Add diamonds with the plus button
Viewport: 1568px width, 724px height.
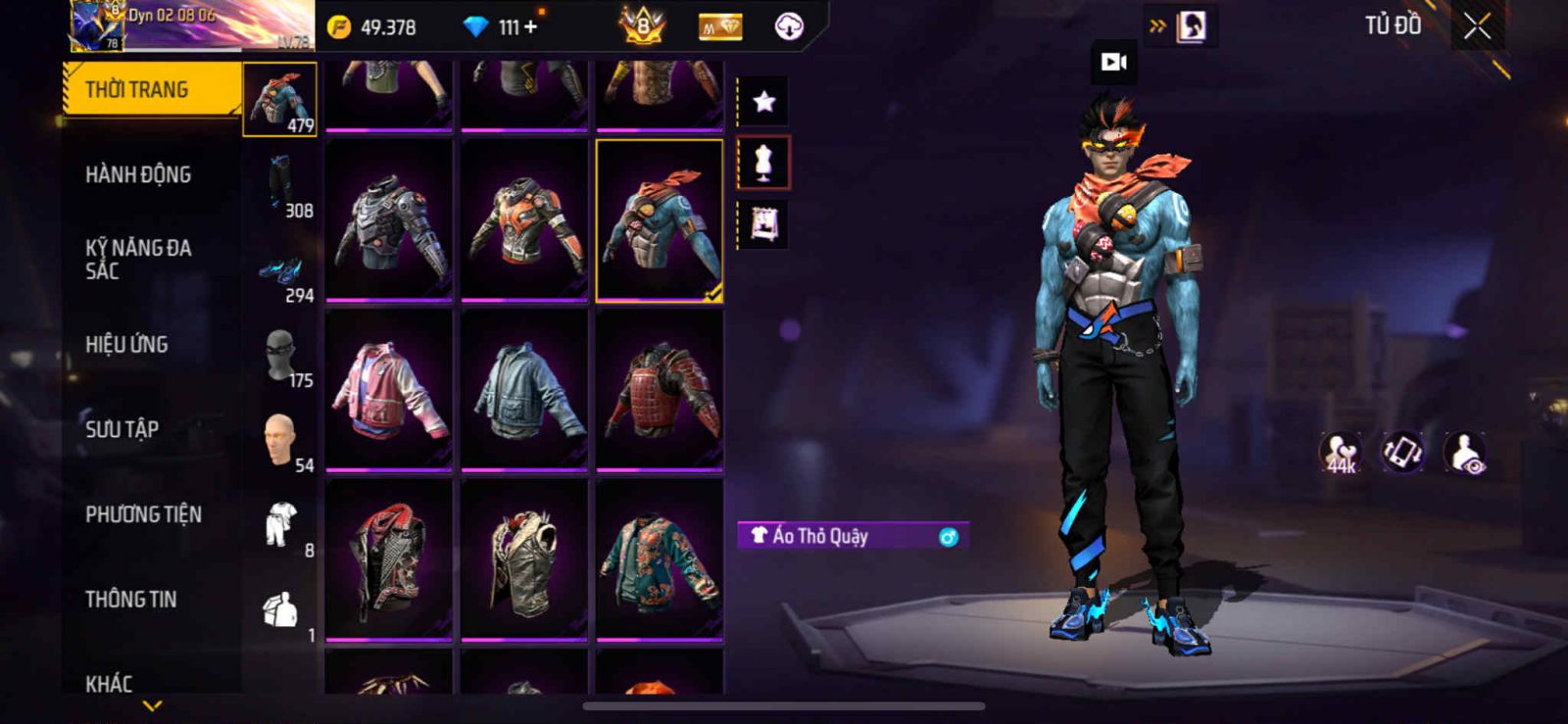pos(530,27)
